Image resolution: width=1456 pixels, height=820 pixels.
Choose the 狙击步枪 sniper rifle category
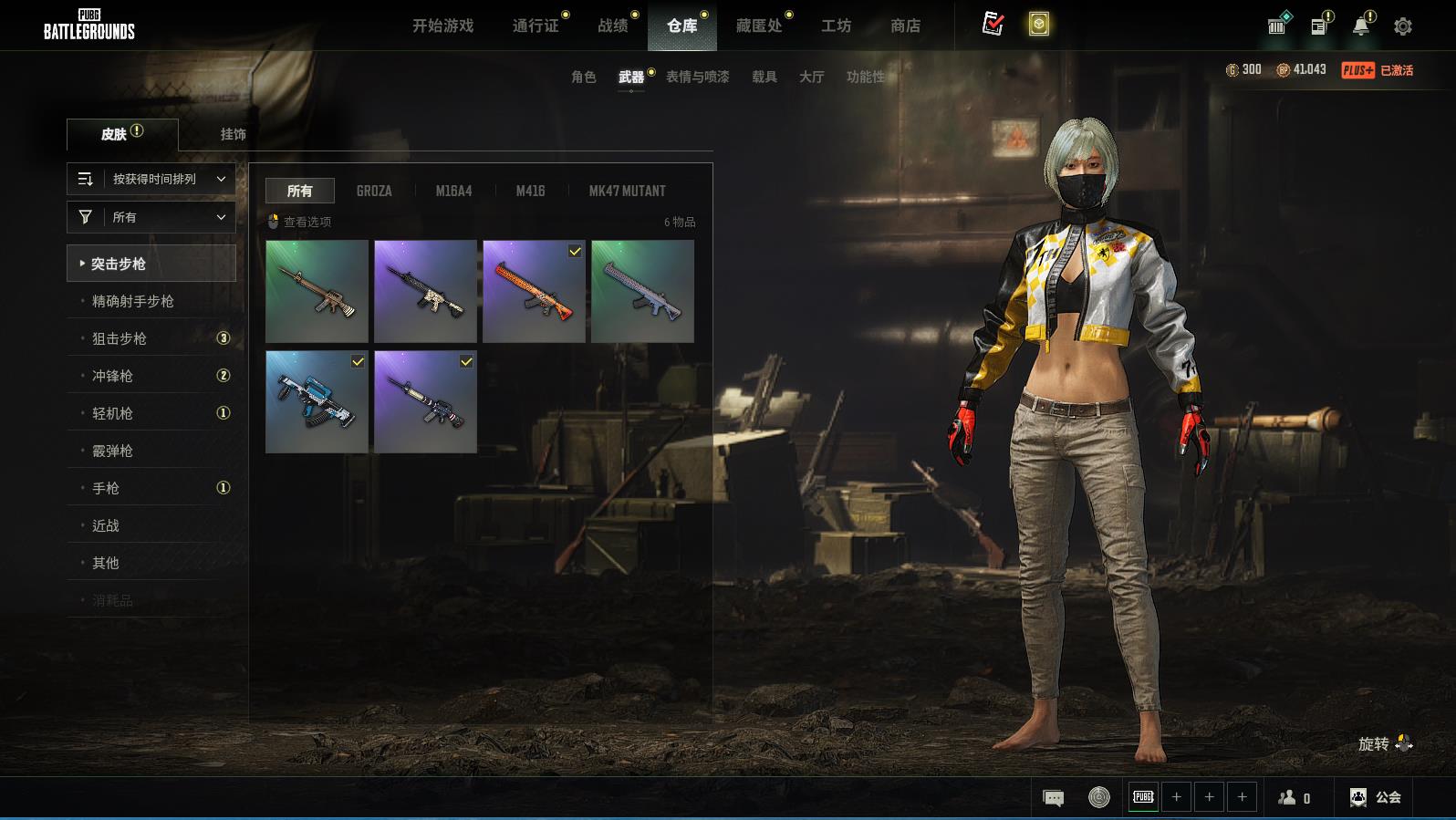coord(120,338)
